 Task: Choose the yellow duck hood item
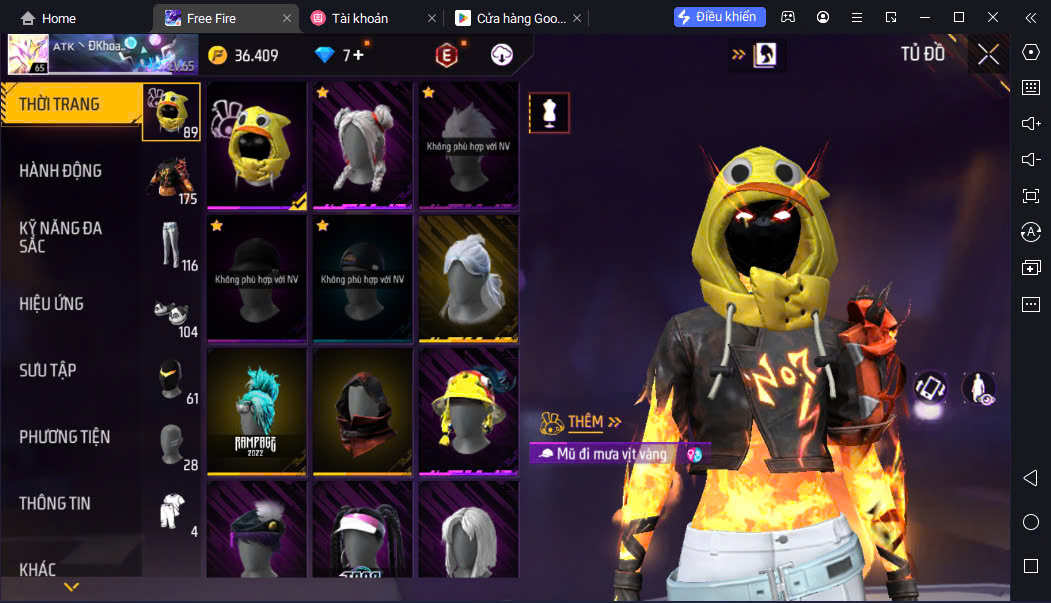257,145
